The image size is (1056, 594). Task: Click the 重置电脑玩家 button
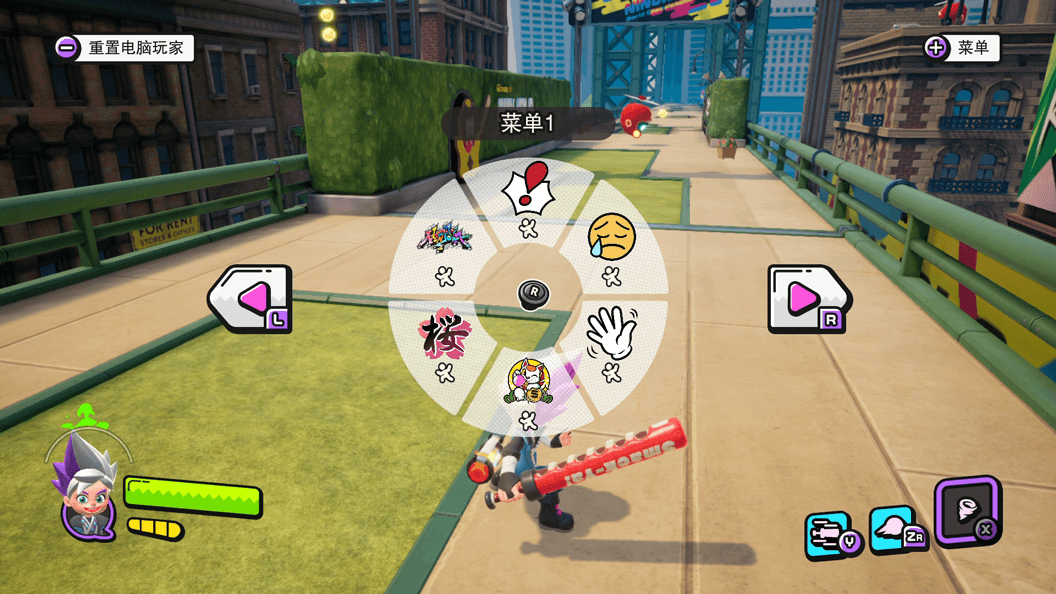point(124,47)
